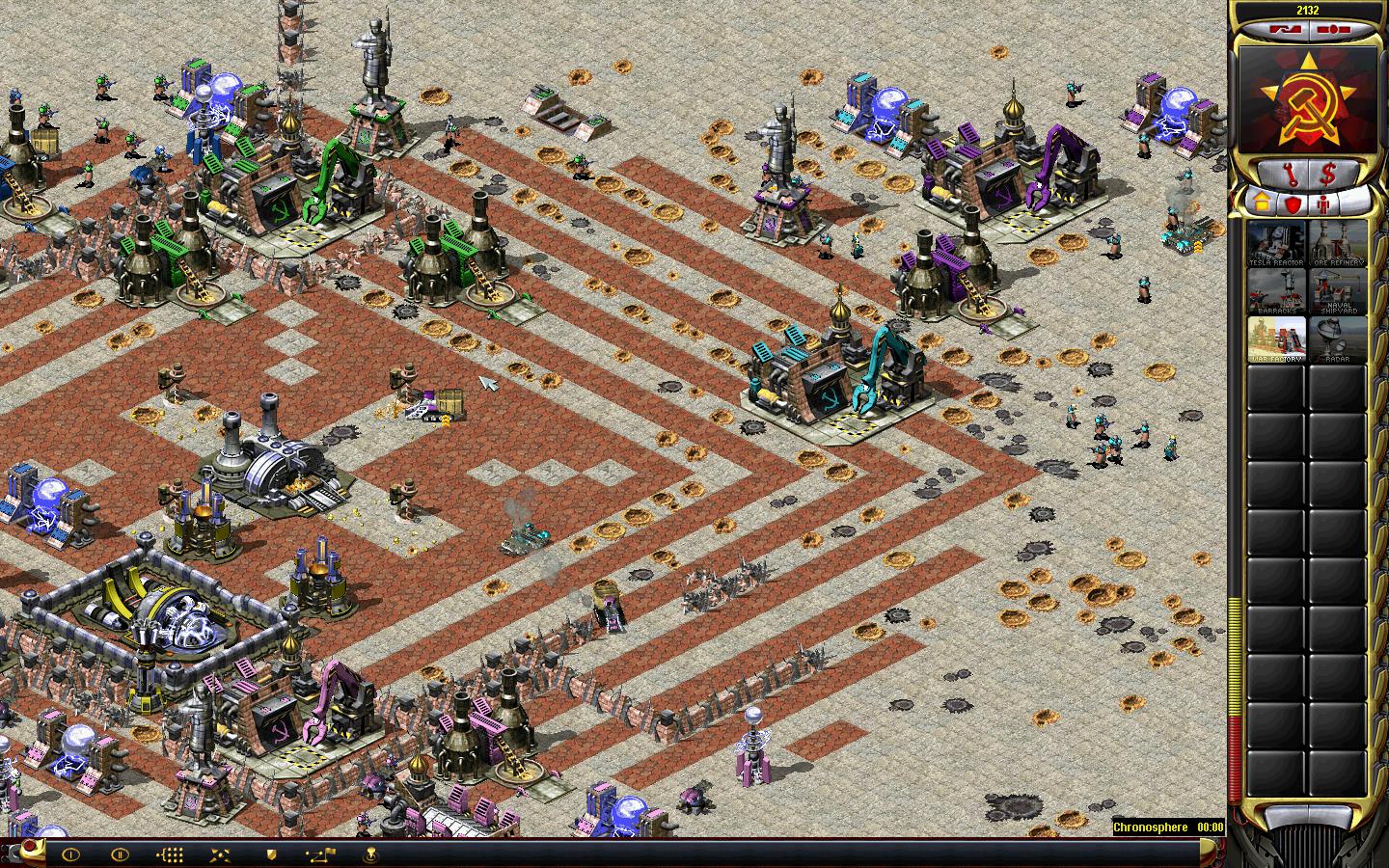1389x868 pixels.
Task: Activate the dollar-sign sell button
Action: pyautogui.click(x=1328, y=175)
